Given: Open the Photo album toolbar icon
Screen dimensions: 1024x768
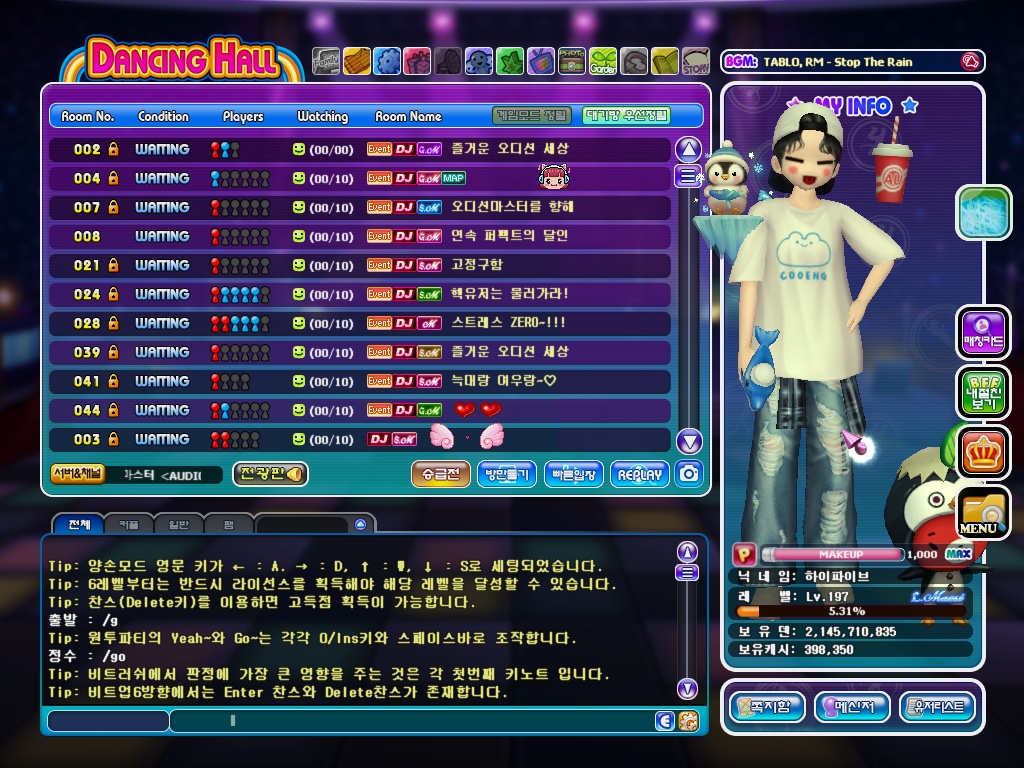Looking at the screenshot, I should [x=572, y=62].
